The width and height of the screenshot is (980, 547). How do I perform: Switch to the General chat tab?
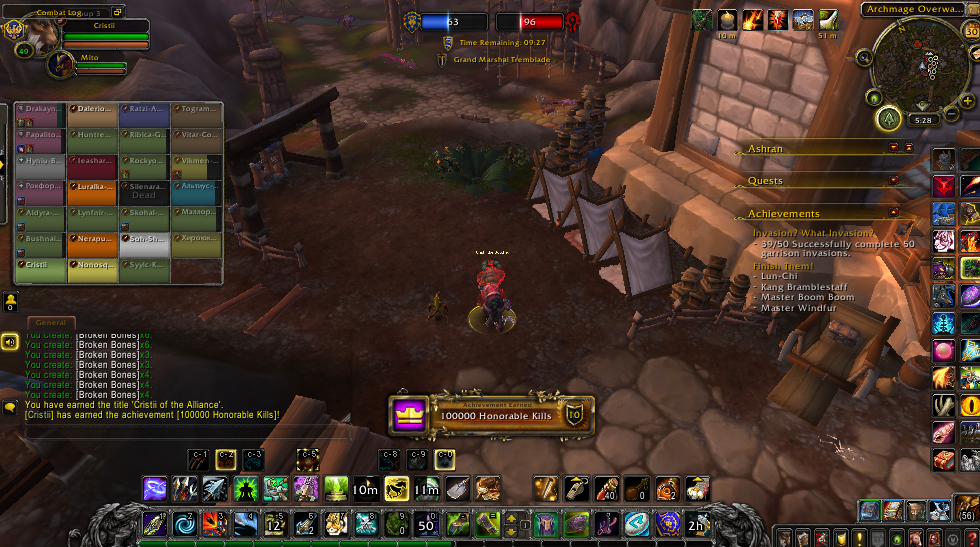[49, 323]
